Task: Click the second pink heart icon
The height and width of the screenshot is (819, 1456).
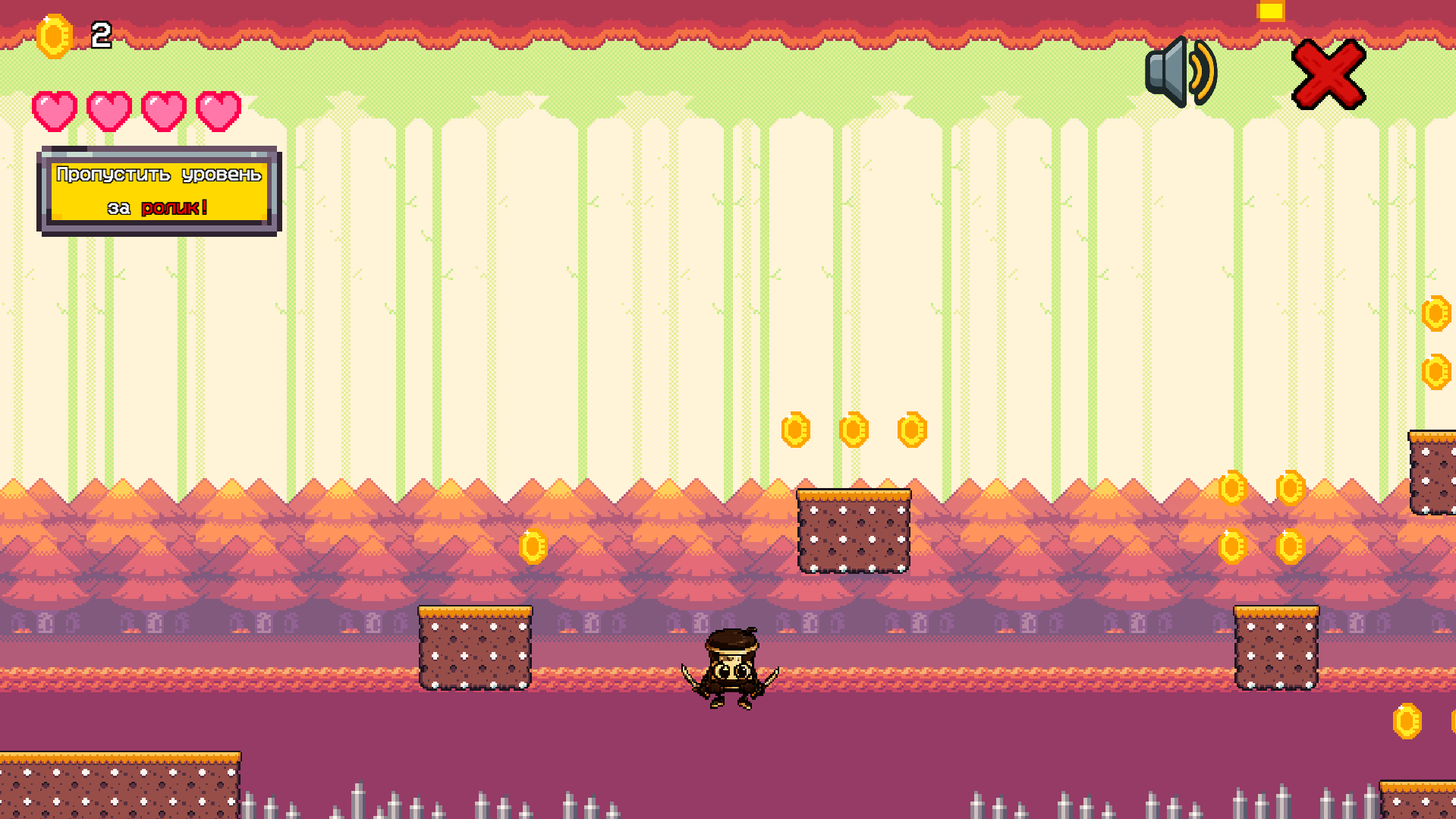Action: point(108,111)
